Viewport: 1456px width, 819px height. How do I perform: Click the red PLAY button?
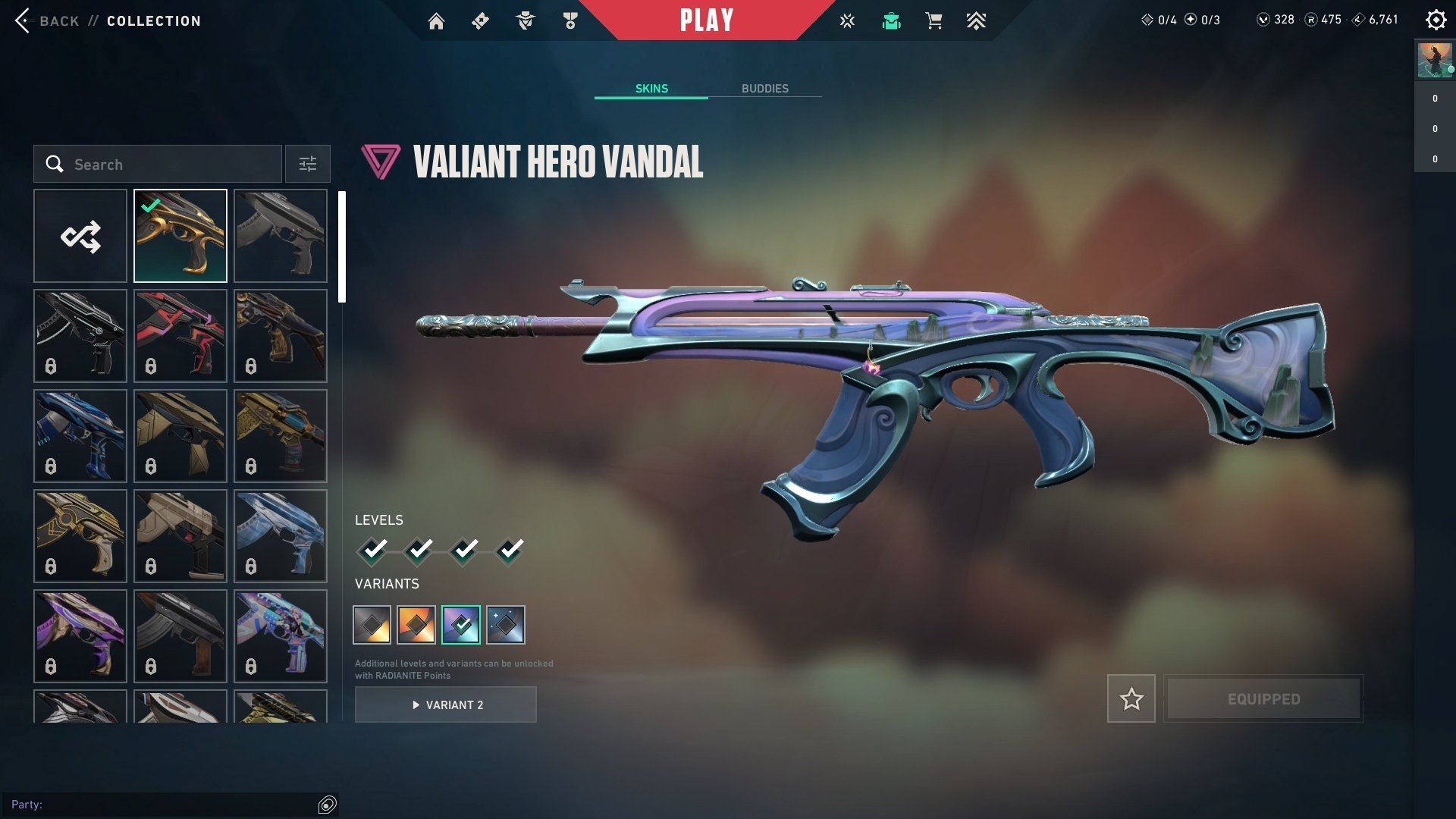click(706, 20)
